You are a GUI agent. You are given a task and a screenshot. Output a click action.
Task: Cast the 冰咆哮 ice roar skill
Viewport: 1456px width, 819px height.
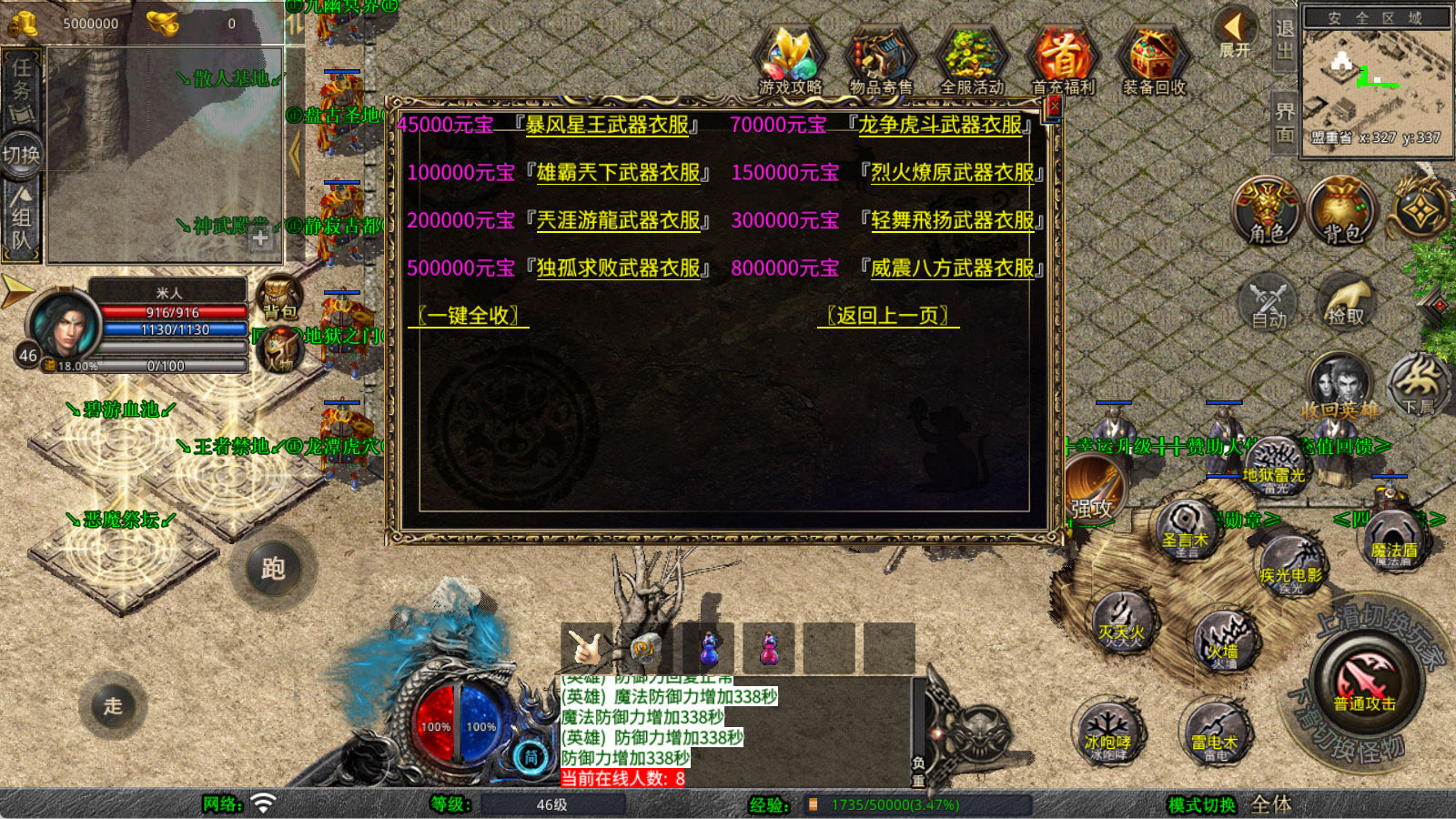(x=1107, y=733)
